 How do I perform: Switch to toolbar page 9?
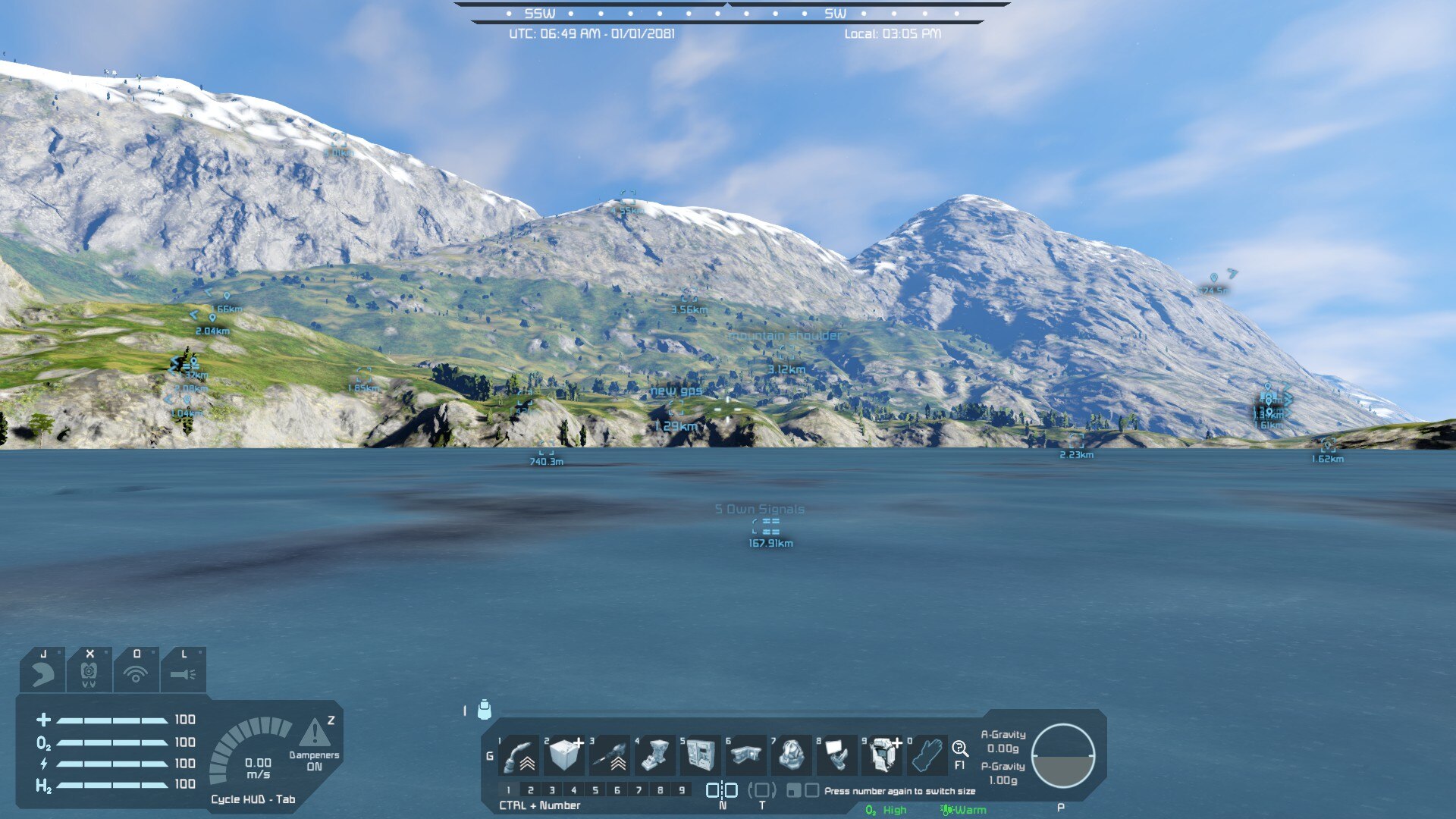point(682,790)
